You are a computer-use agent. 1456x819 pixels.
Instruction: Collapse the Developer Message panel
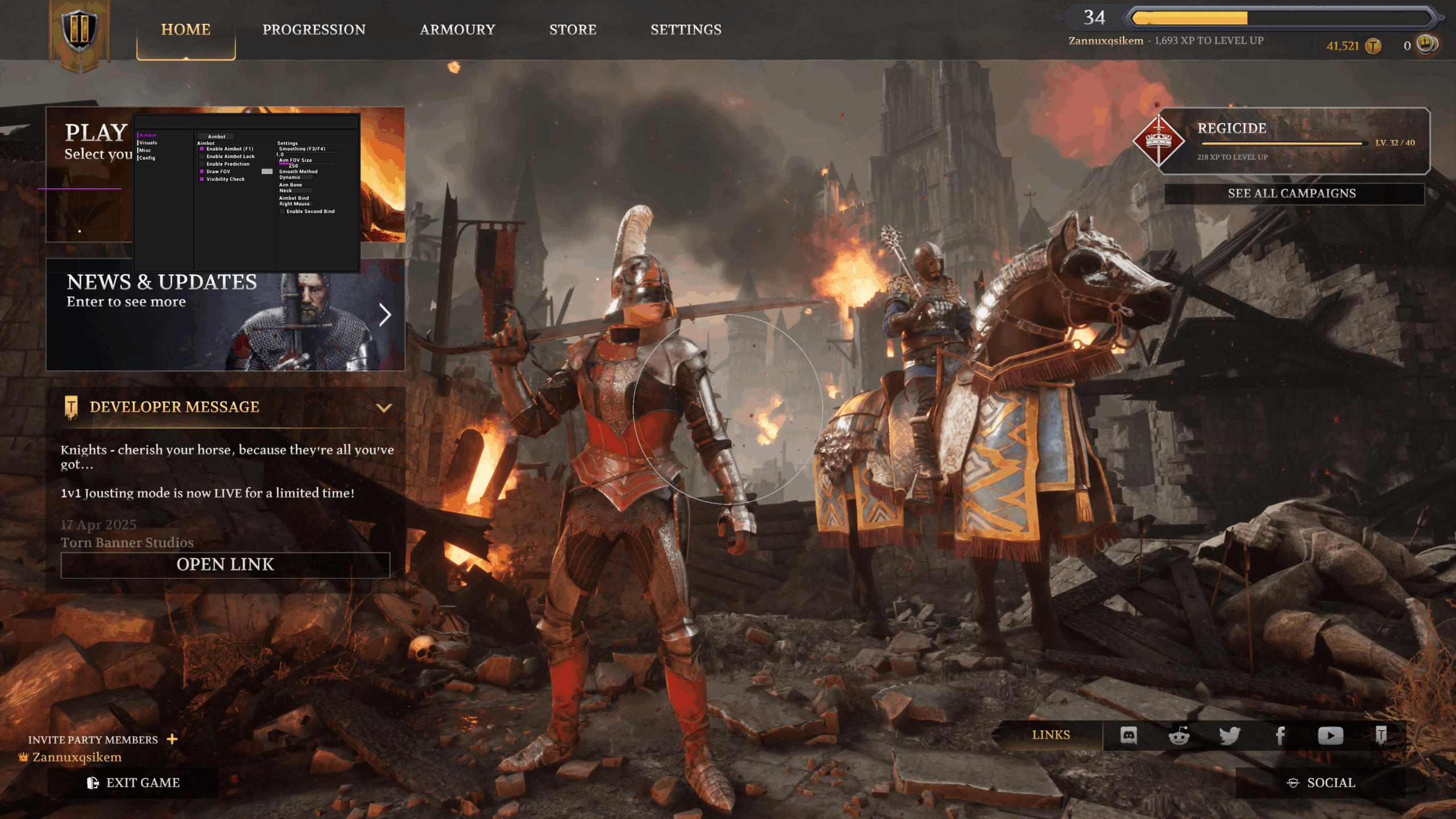pos(384,406)
